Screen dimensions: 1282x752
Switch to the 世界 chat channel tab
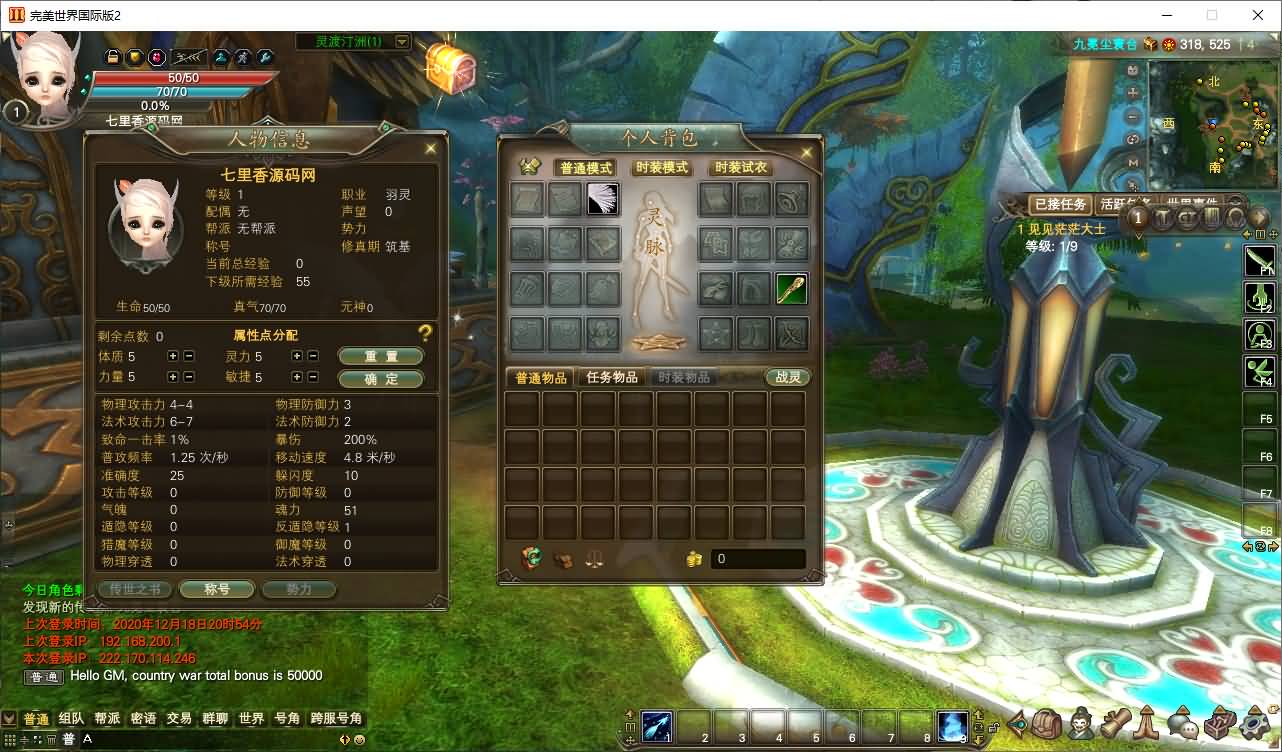pos(250,717)
